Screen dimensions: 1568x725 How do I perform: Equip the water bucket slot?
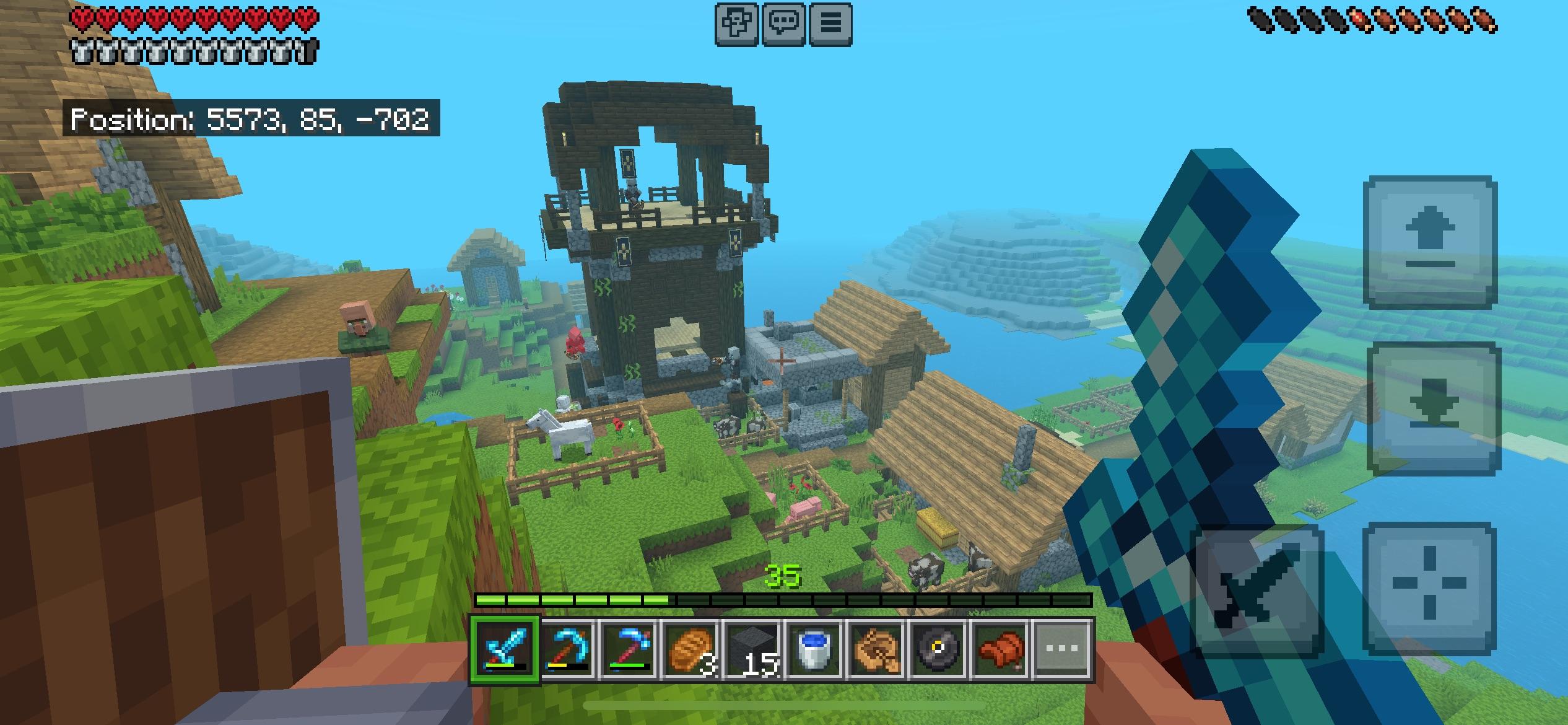click(815, 649)
